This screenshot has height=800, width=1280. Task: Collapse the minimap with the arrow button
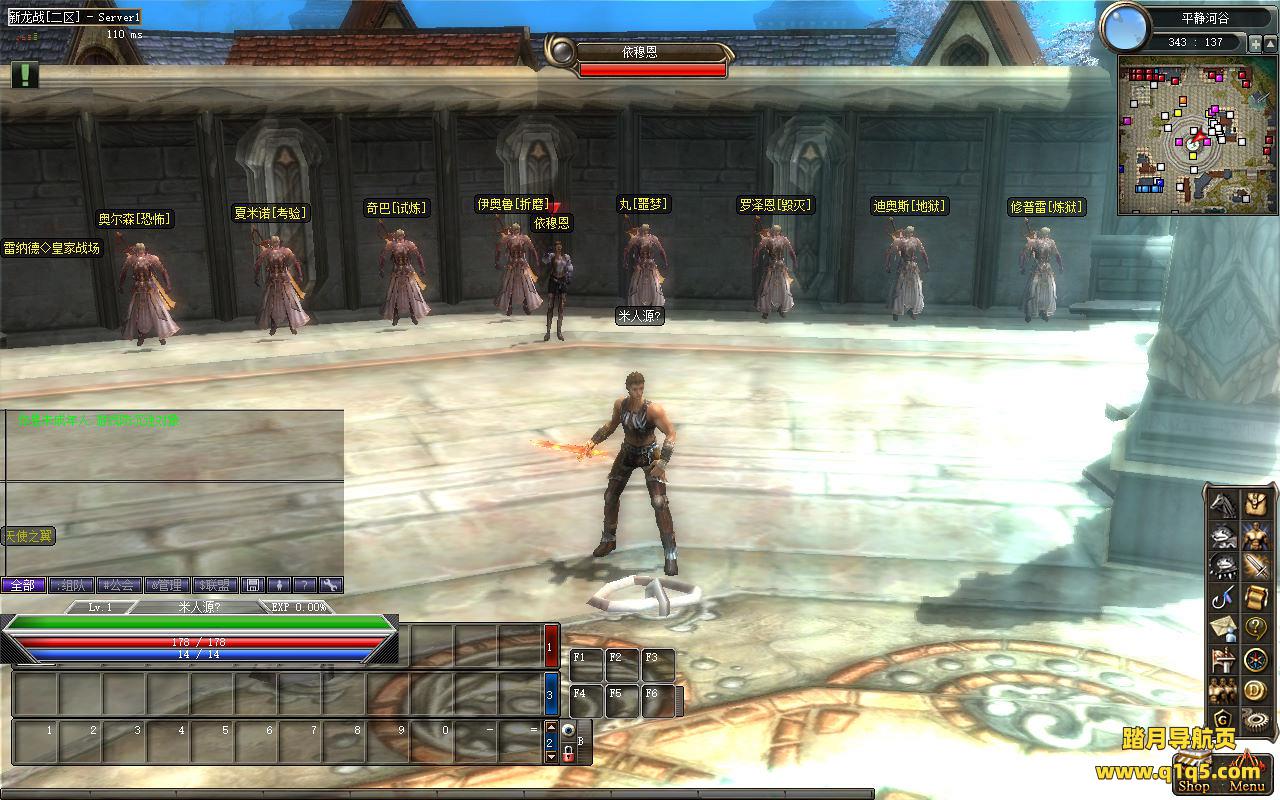tap(1271, 43)
